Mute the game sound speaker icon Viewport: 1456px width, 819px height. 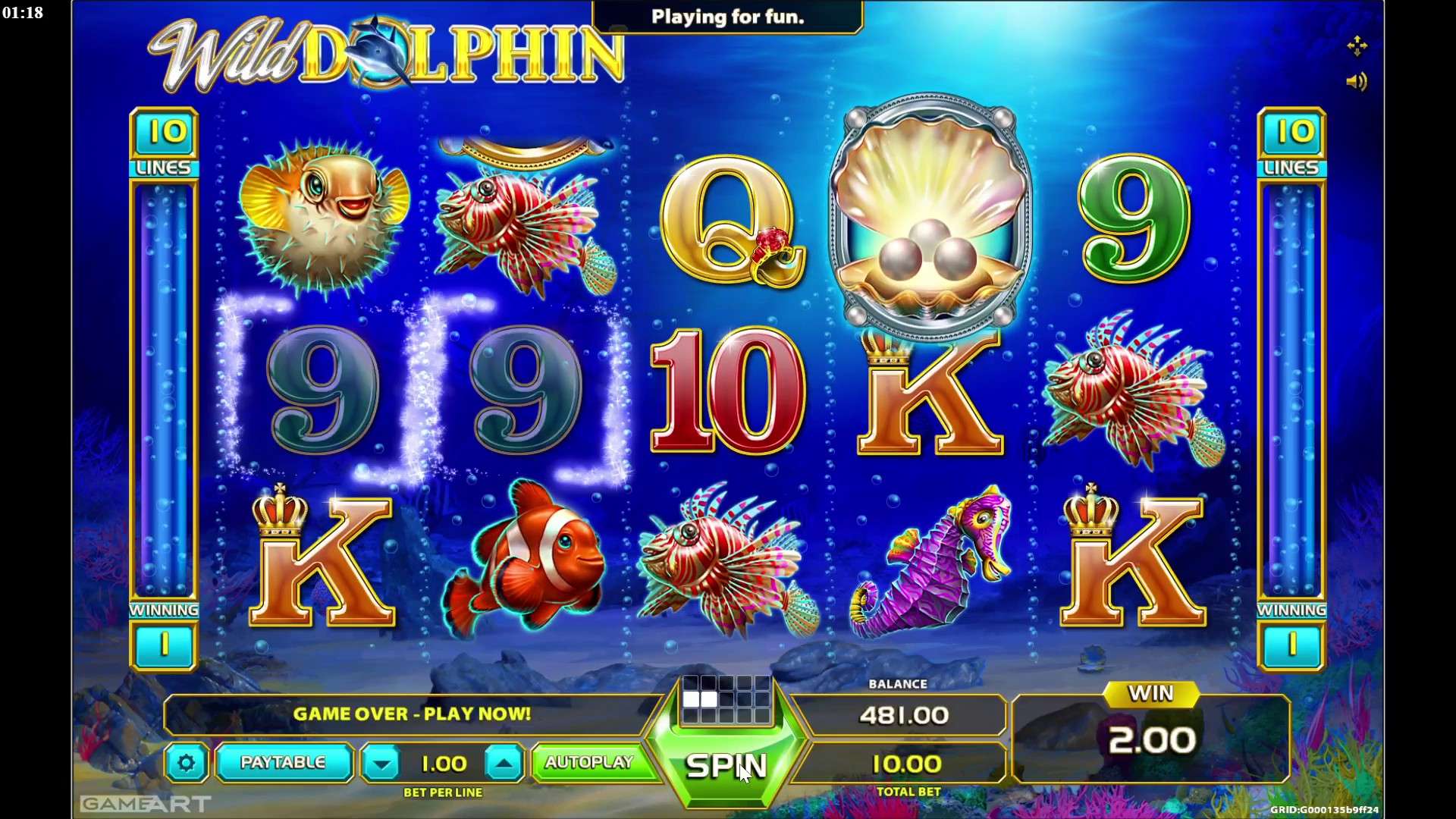1358,82
